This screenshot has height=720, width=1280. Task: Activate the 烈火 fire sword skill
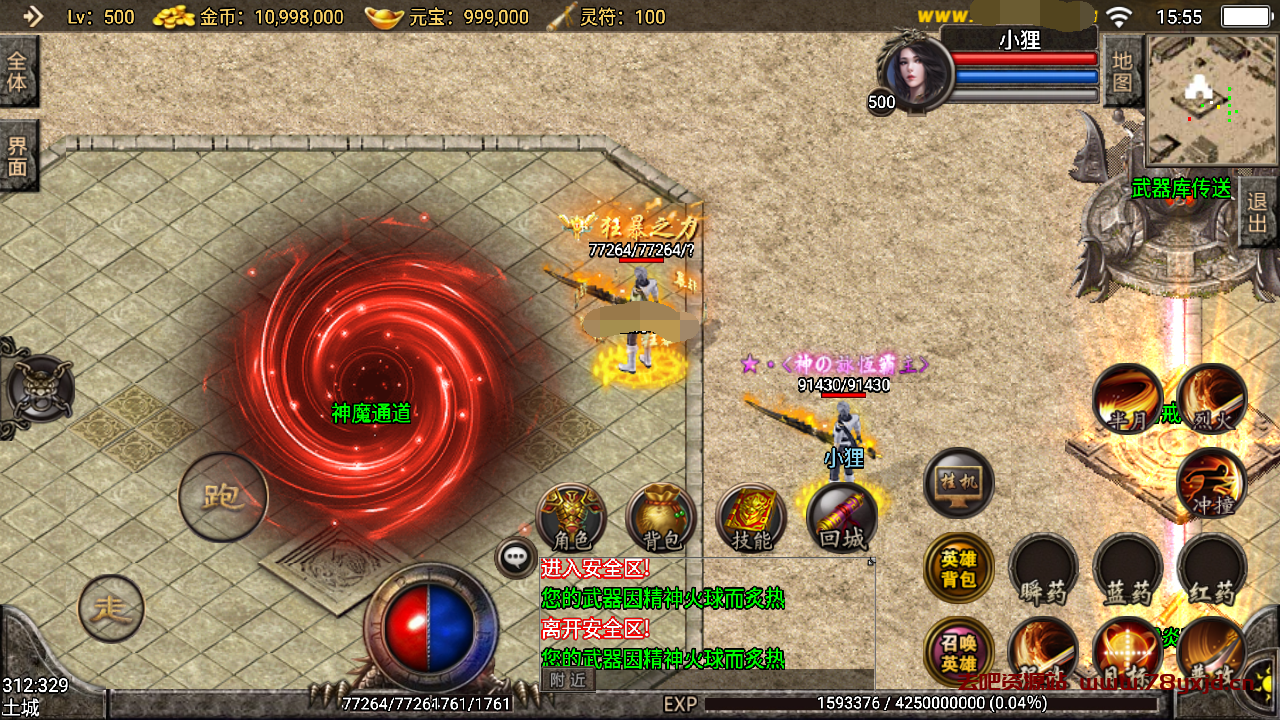tap(1211, 398)
